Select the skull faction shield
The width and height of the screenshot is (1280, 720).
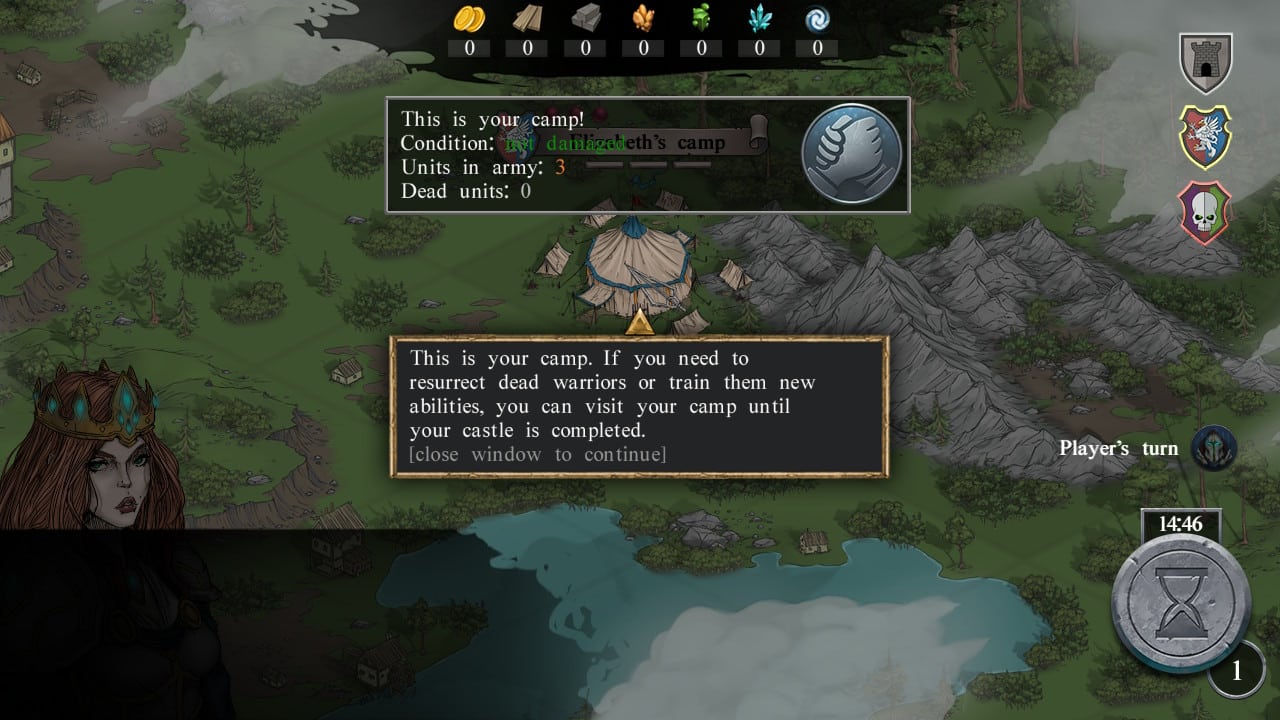1205,212
